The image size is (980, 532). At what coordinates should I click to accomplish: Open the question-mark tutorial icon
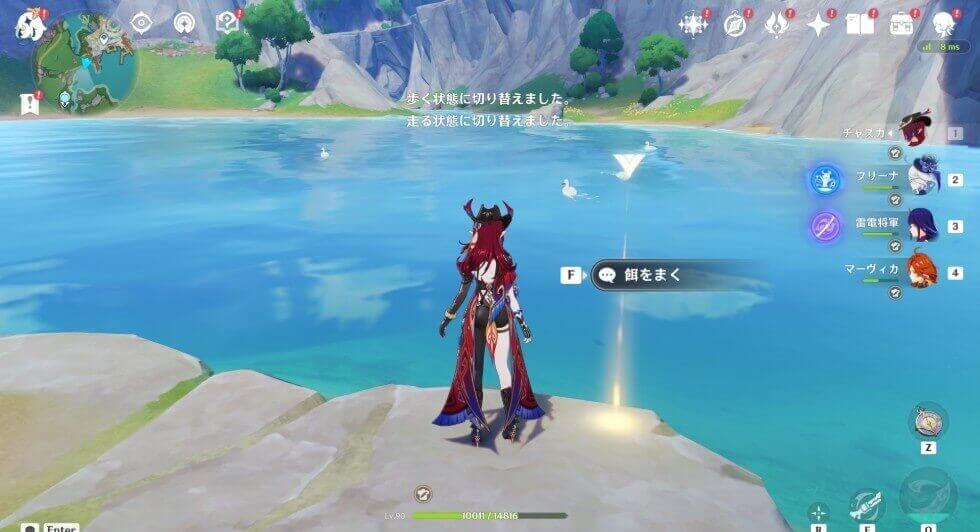[x=227, y=23]
